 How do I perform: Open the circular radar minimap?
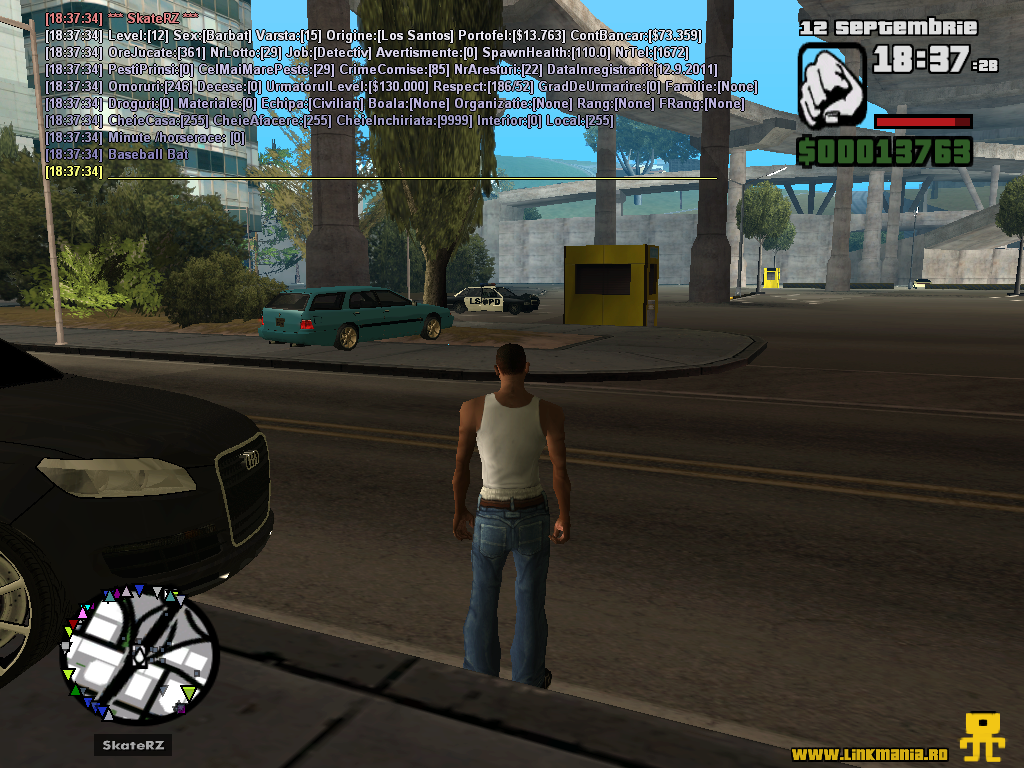139,654
